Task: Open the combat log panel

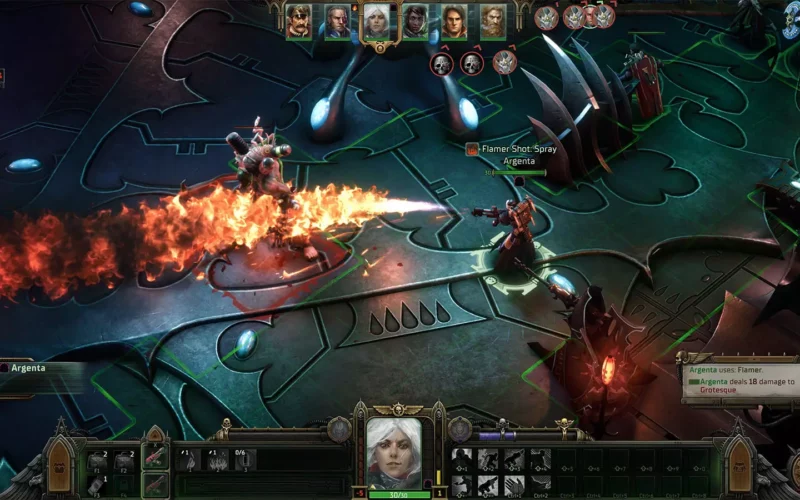Action: coord(740,381)
